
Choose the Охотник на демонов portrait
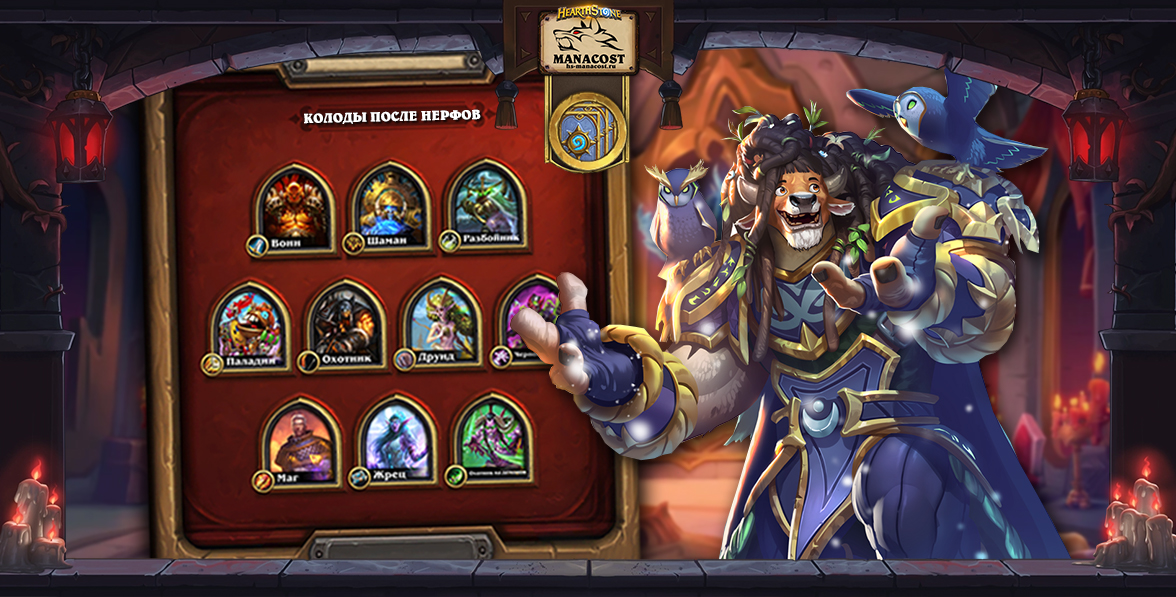pyautogui.click(x=492, y=436)
